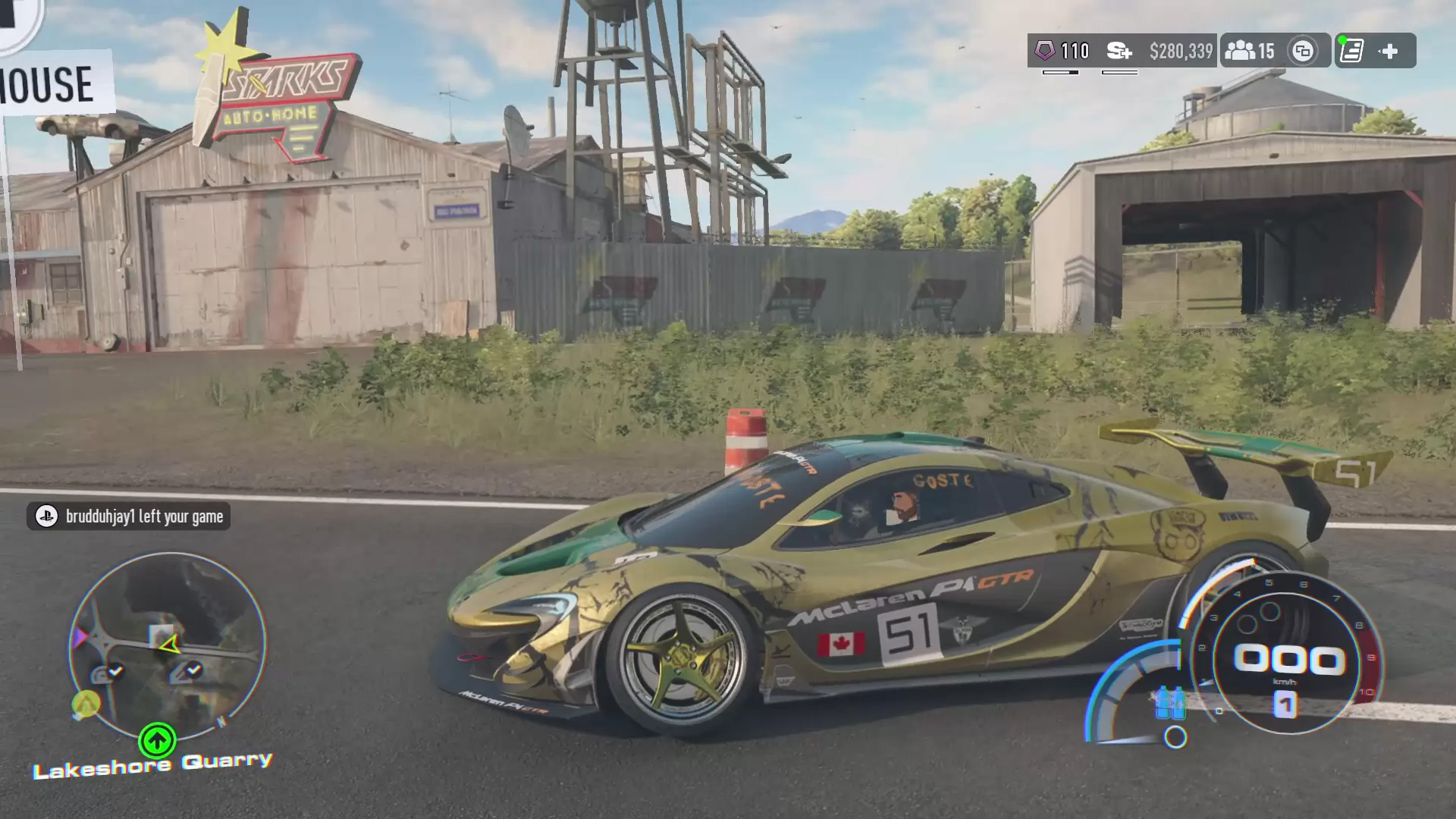1456x819 pixels.
Task: Dismiss the 'brudduhjay1 left your game' notification
Action: tap(129, 516)
